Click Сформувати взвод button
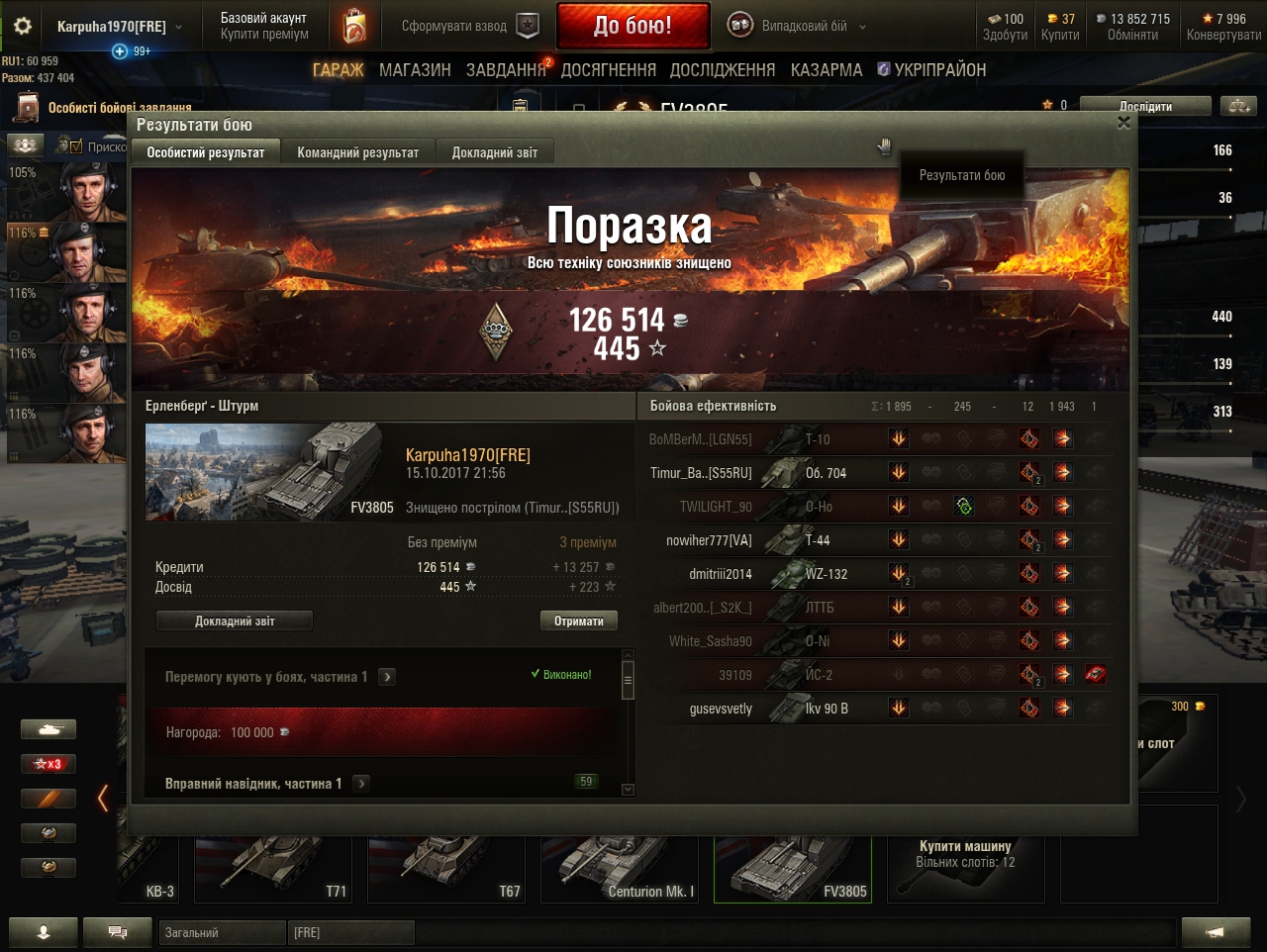Screen dimensions: 1267x952 [x=468, y=27]
